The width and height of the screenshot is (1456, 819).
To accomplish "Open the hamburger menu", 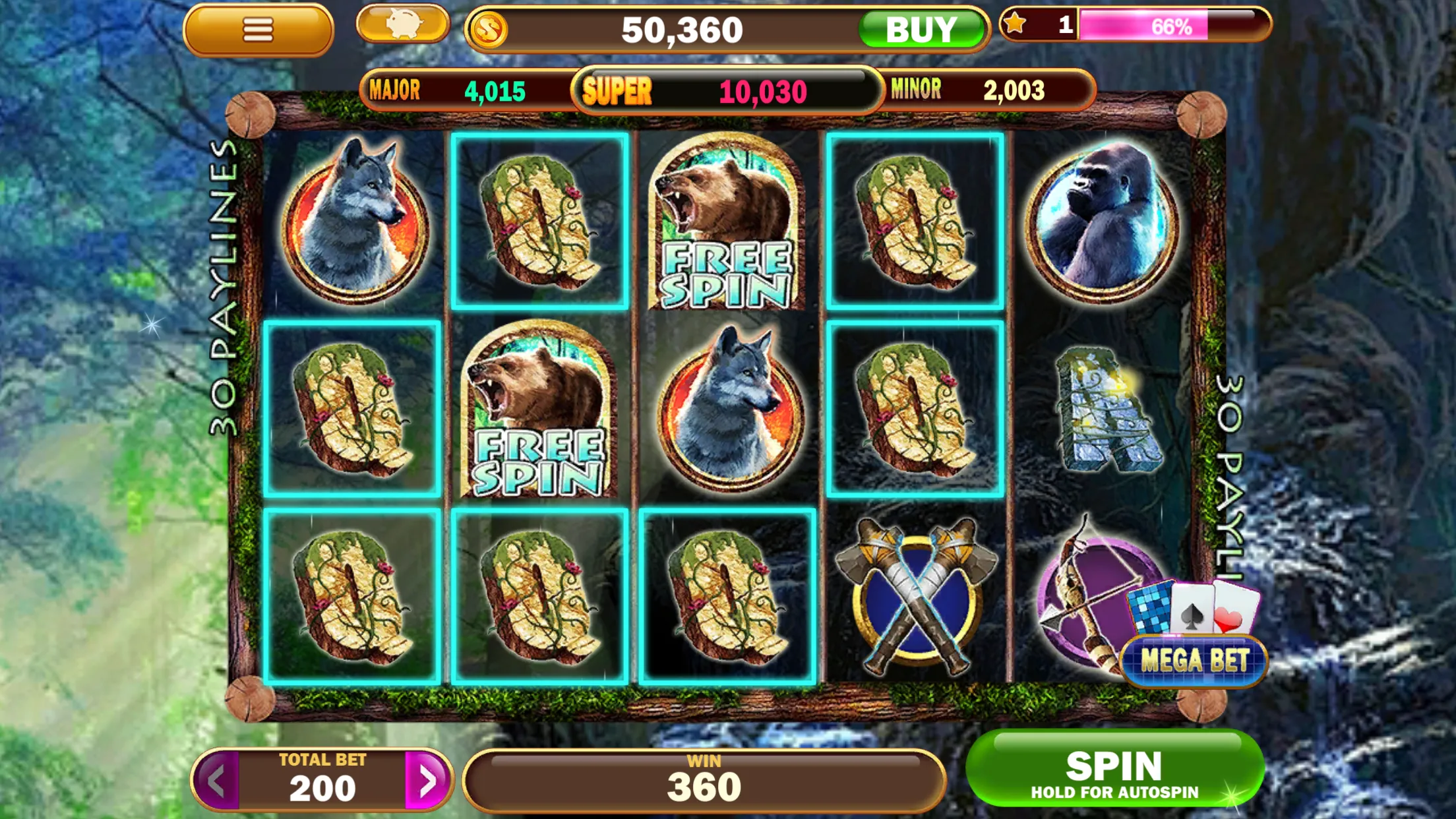I will pos(258,29).
